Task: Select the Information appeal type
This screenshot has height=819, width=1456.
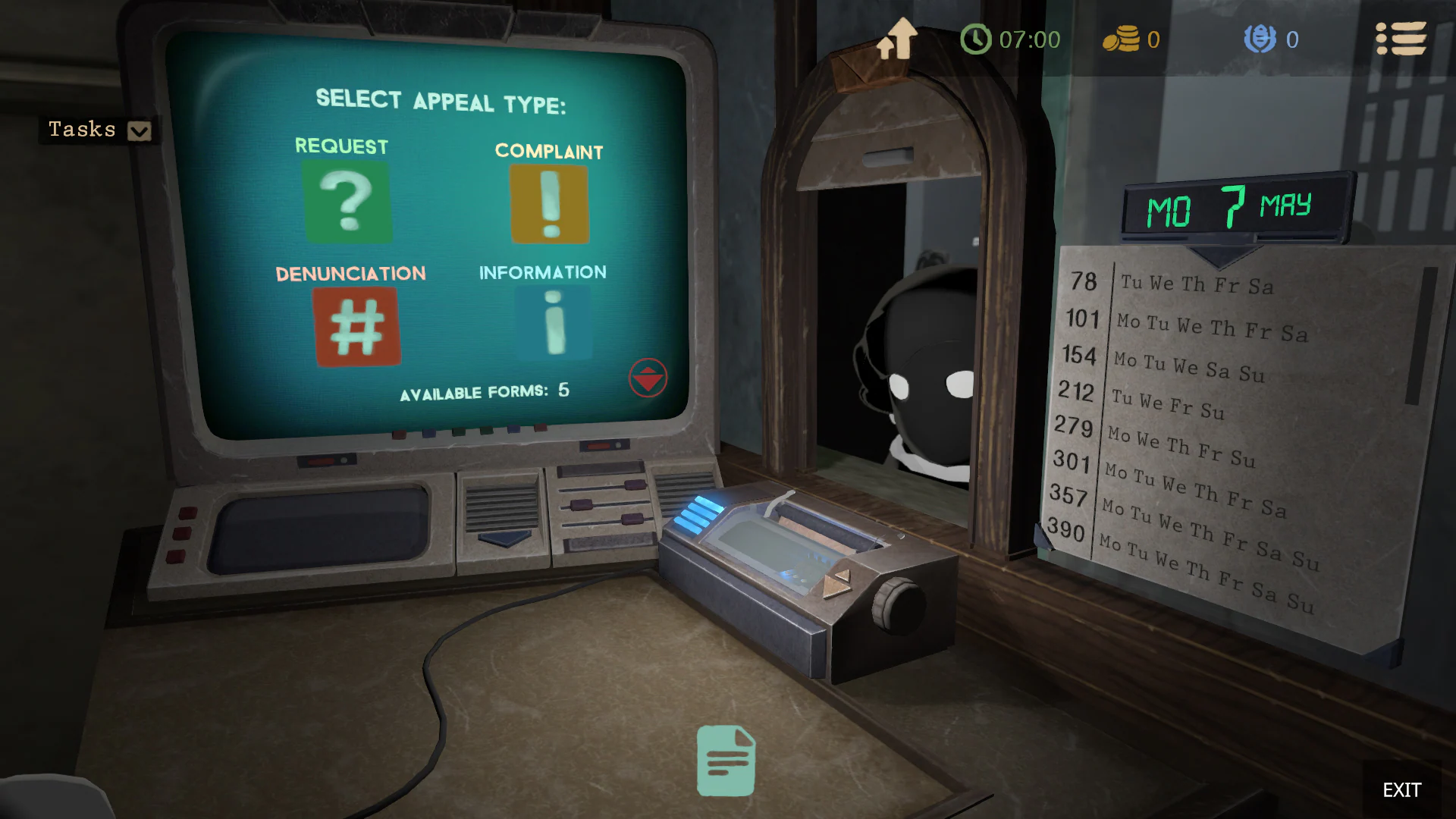Action: (x=553, y=322)
